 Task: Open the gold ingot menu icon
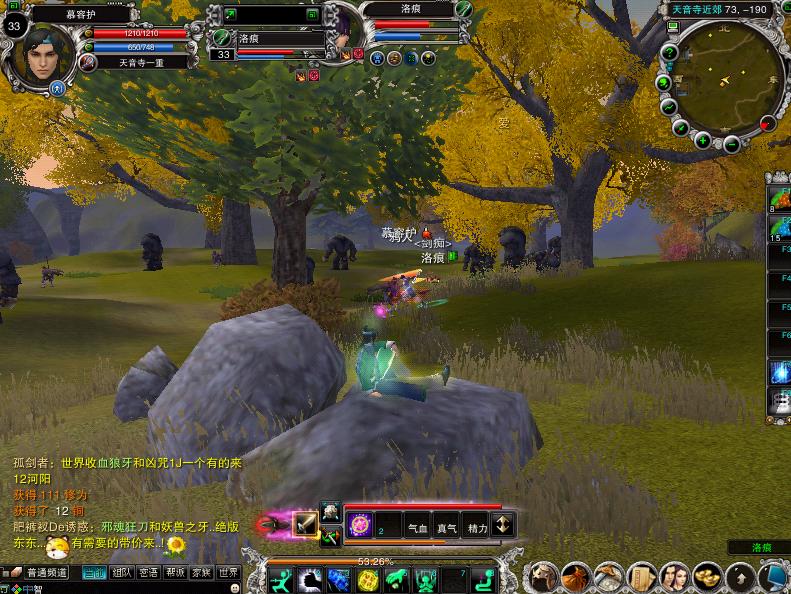(706, 576)
